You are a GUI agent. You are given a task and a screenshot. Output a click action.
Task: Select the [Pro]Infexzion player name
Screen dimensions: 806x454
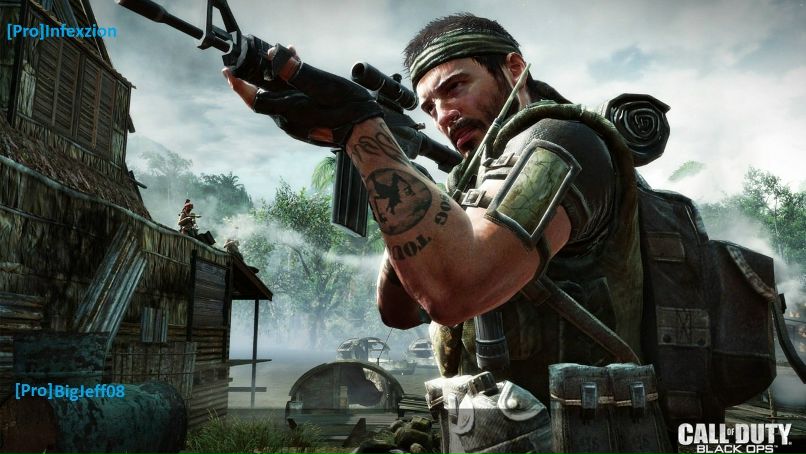(x=61, y=31)
